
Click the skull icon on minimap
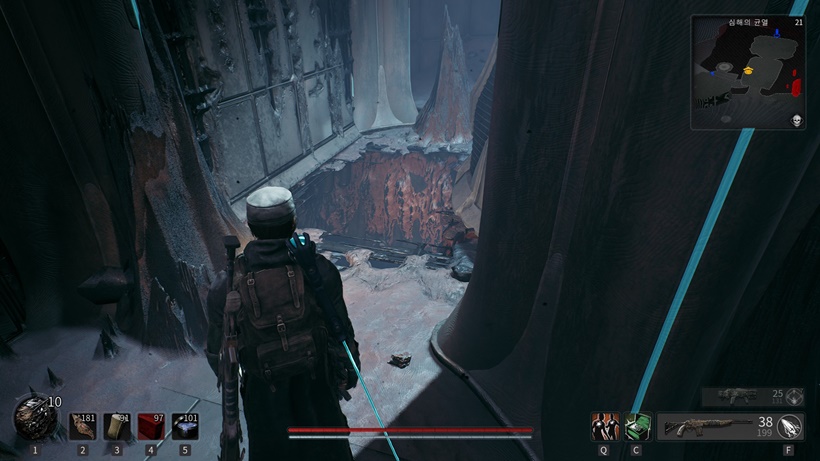[797, 120]
